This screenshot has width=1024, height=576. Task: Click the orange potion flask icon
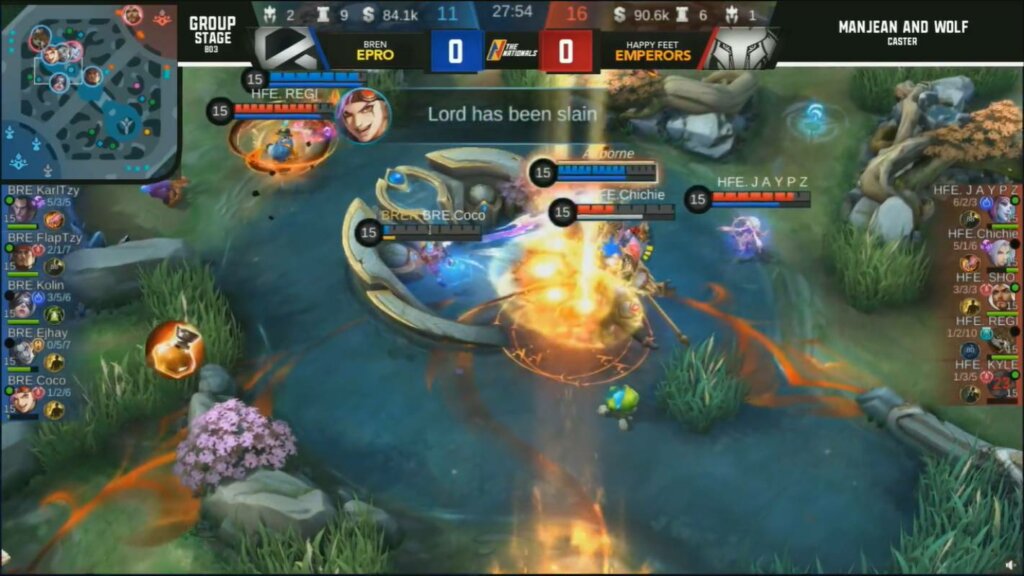(174, 349)
